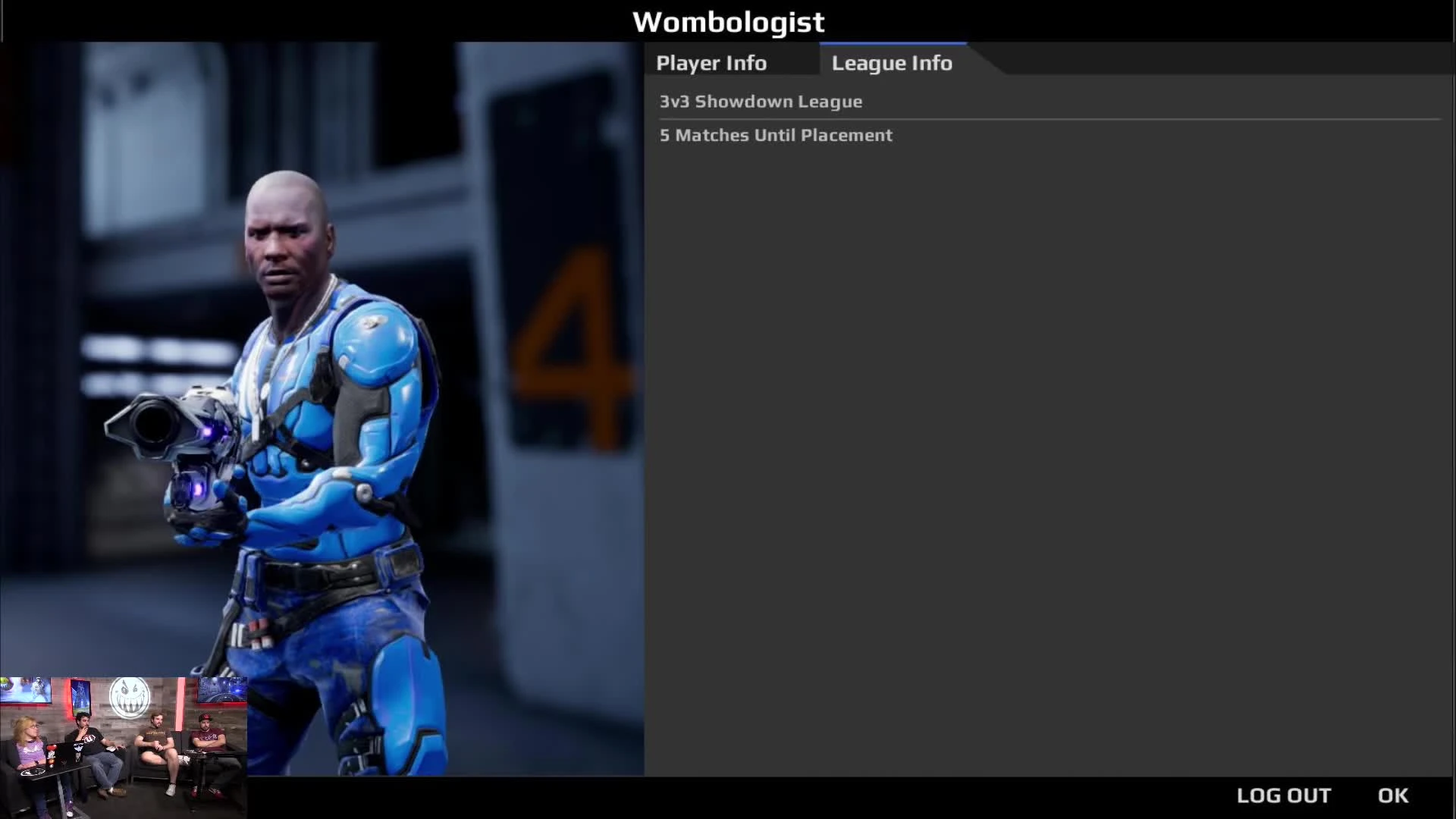Select the 3v3 Showdown League entry
1456x819 pixels.
761,102
